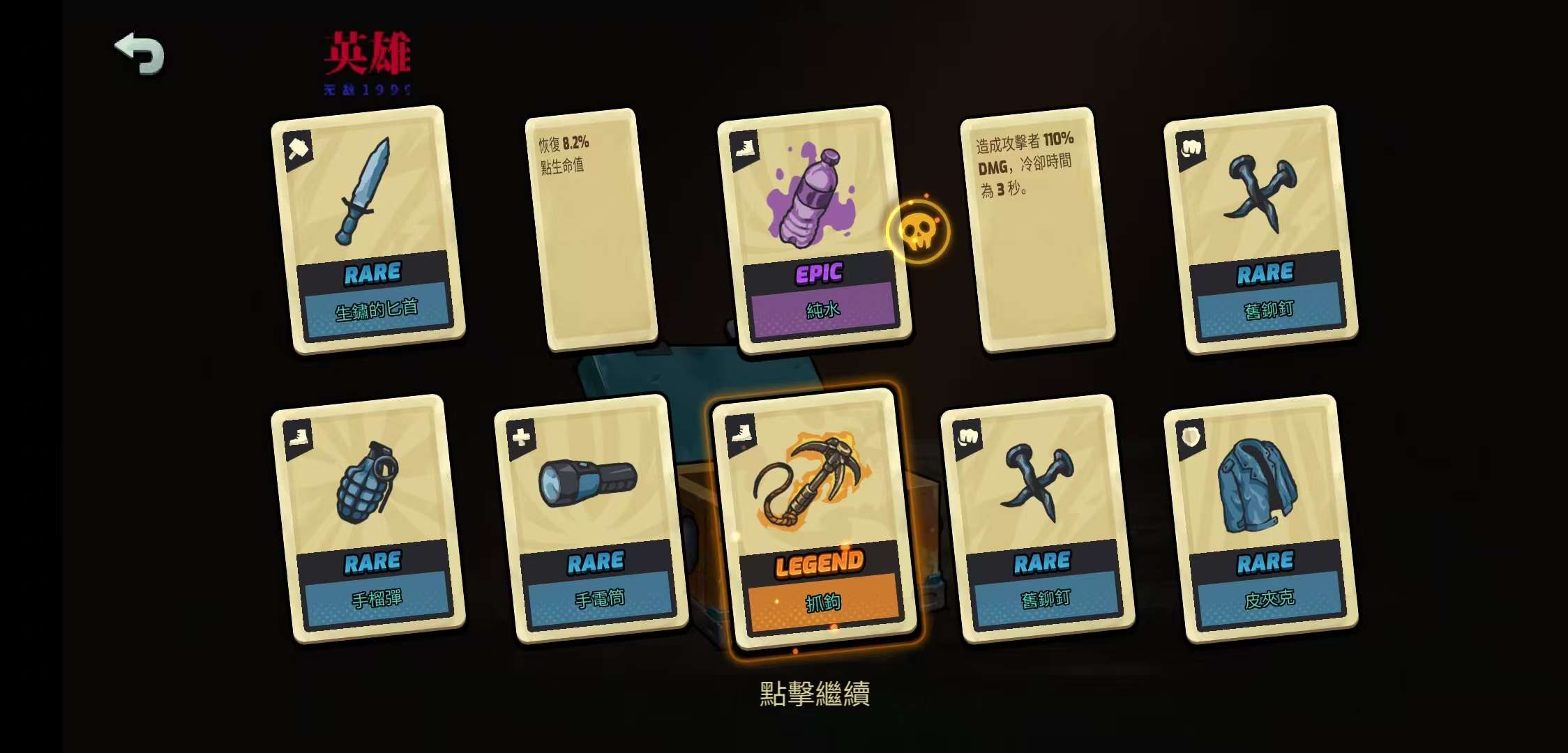Pick the rare hand grenade card
The image size is (1568, 753).
point(368,519)
